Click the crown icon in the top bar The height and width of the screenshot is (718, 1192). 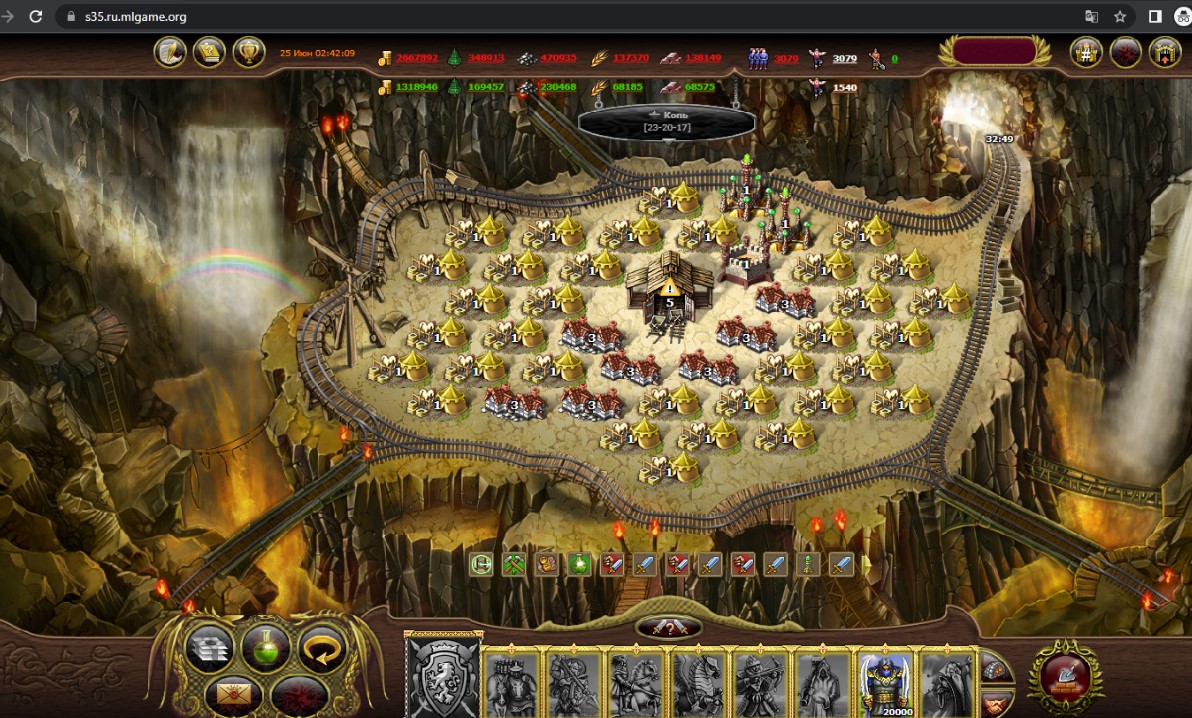pyautogui.click(x=209, y=51)
